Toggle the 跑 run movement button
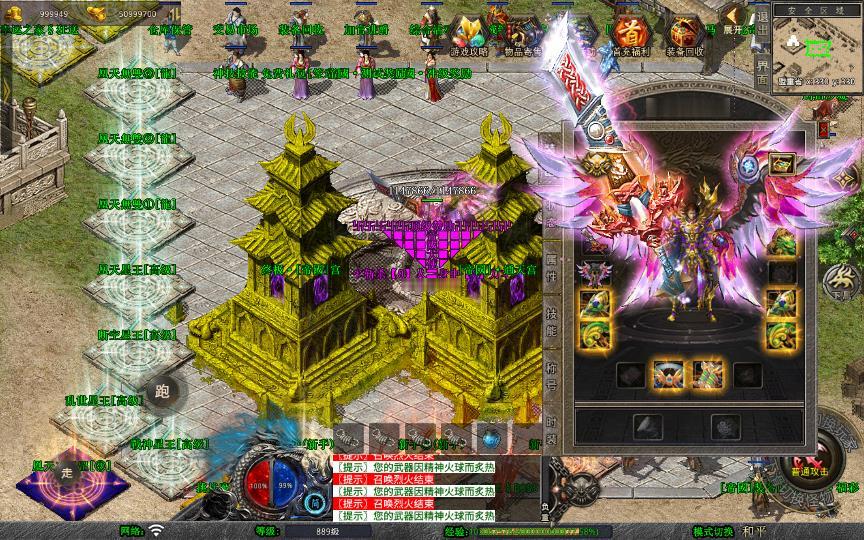 pyautogui.click(x=161, y=392)
